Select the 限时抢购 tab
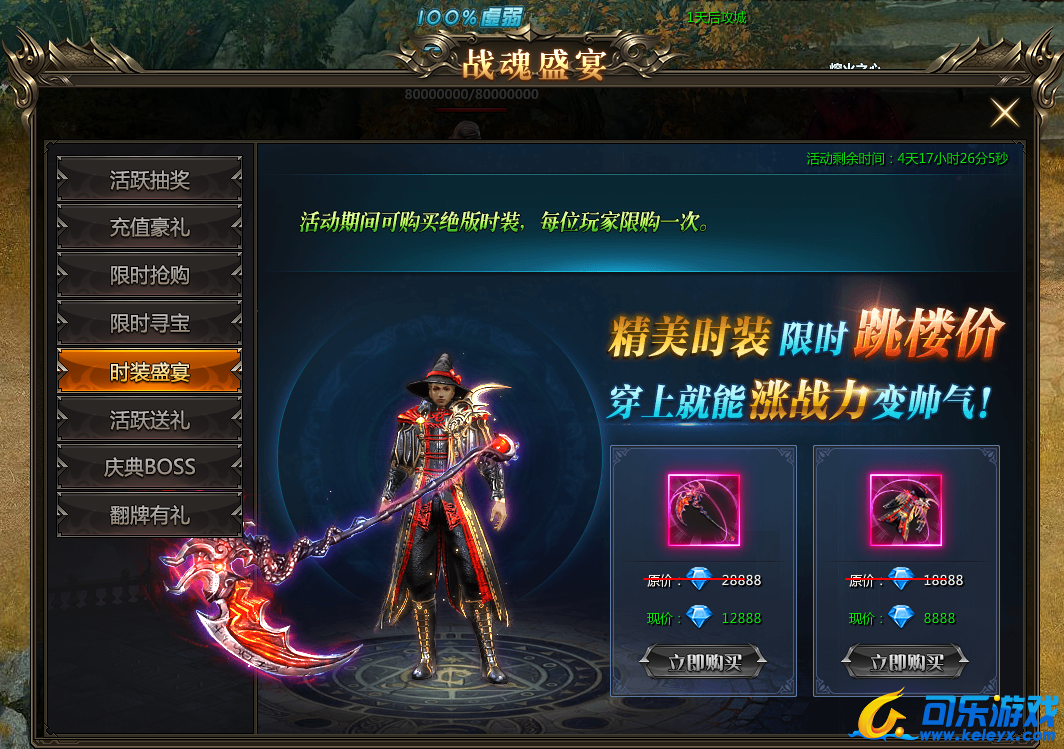Screen dimensions: 1064x749 (149, 276)
